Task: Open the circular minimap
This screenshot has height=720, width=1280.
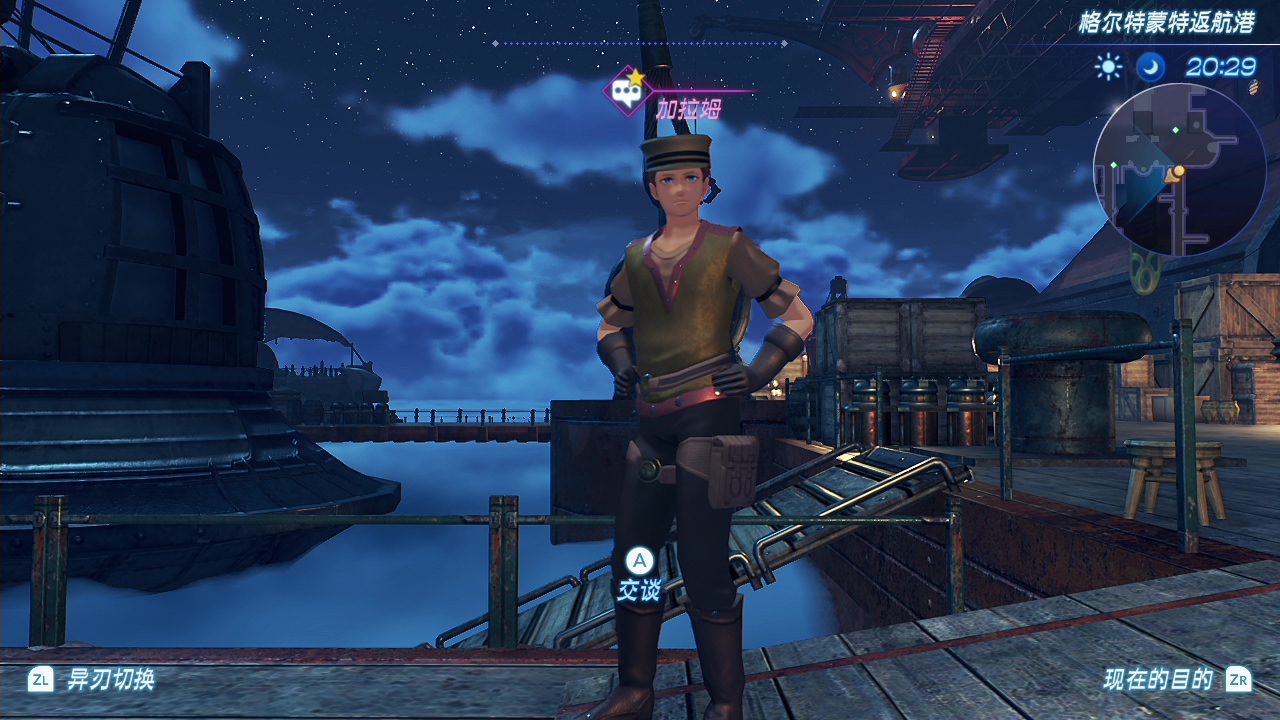Action: click(1179, 170)
